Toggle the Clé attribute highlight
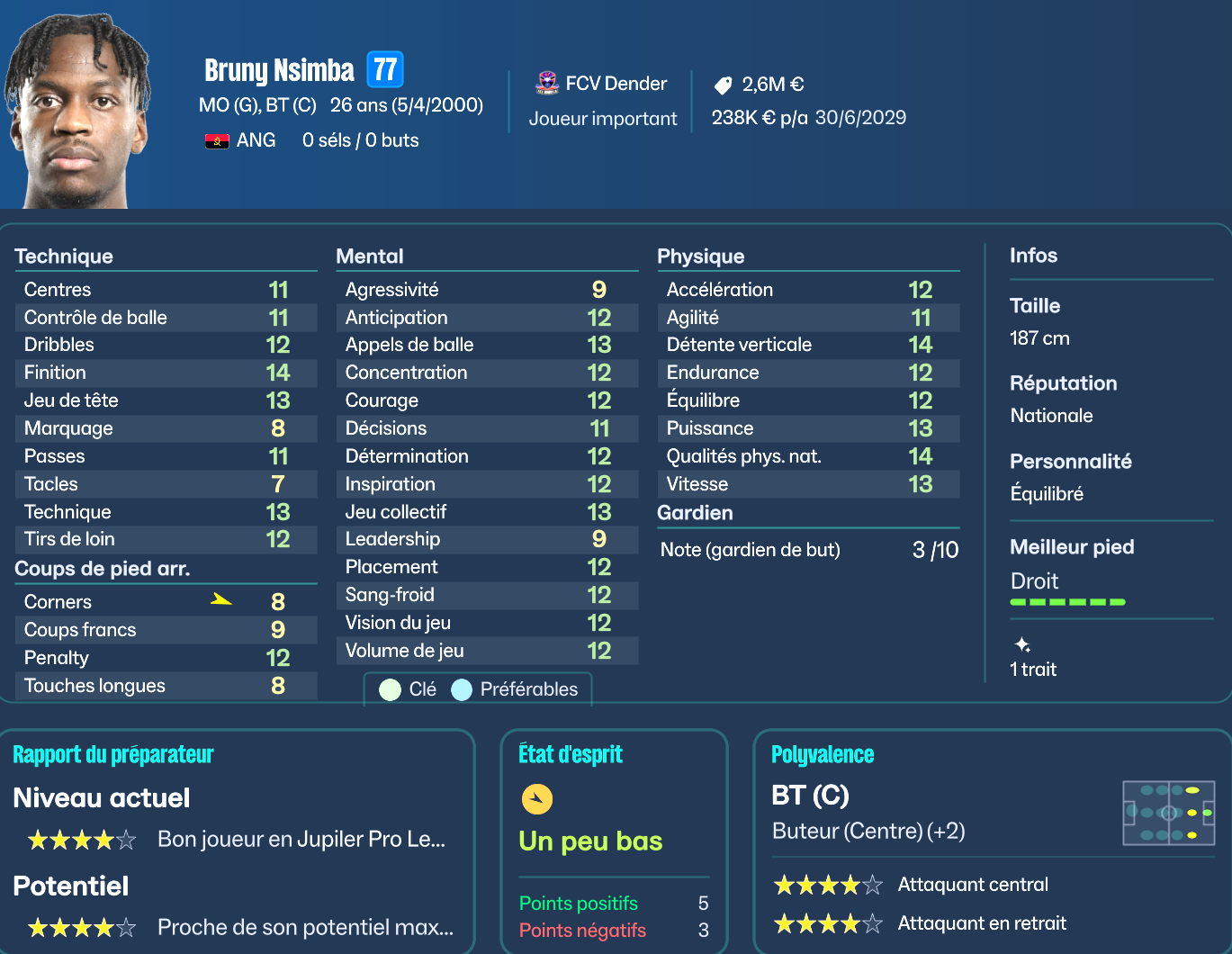Screen dimensions: 1232x954 [409, 689]
